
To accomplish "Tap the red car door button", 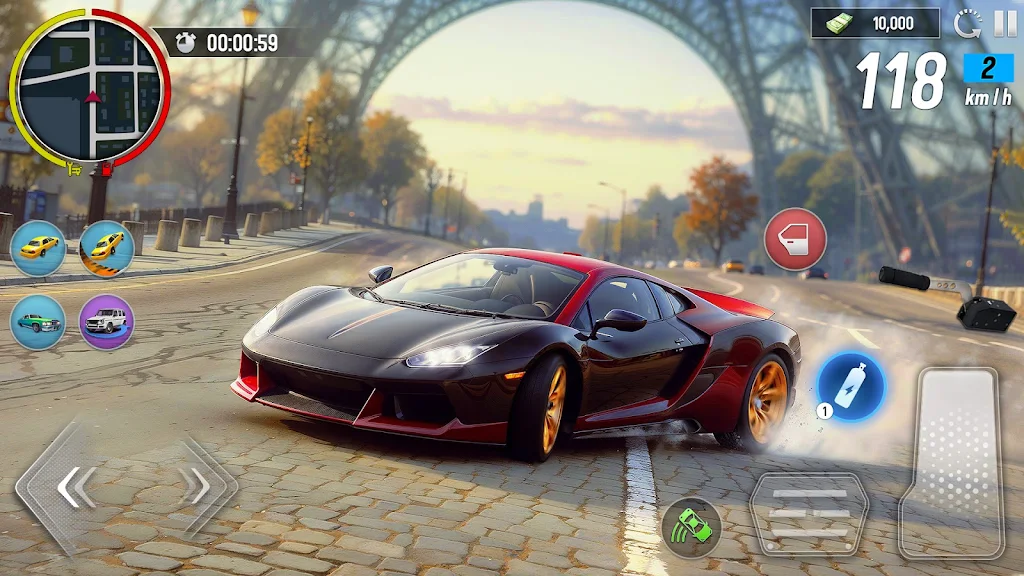I will tap(795, 239).
